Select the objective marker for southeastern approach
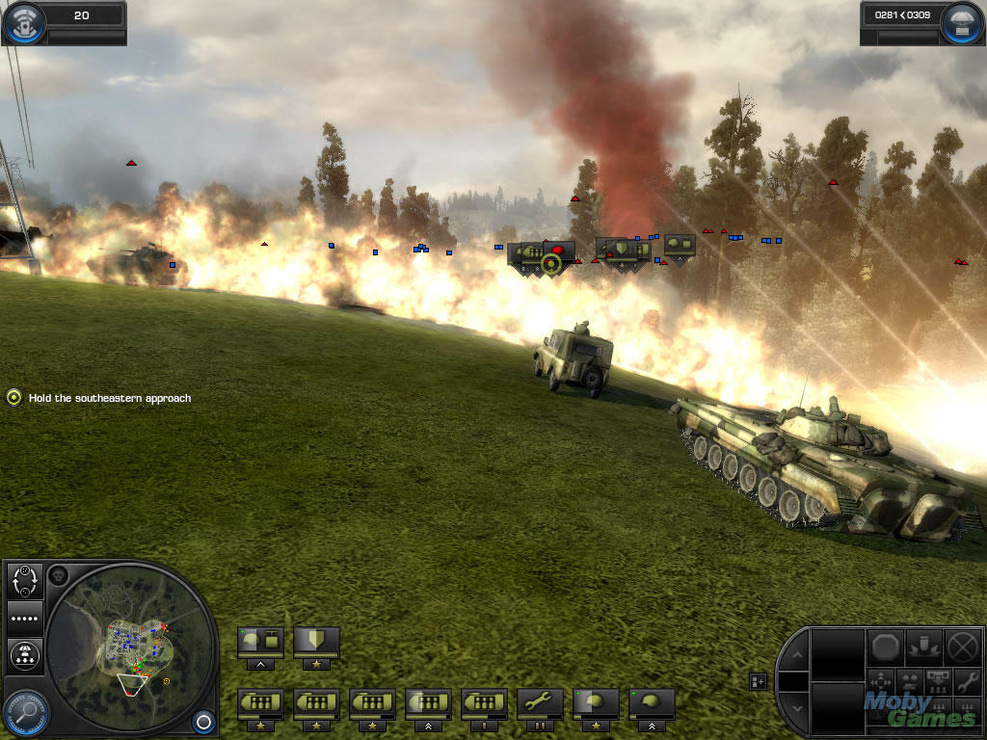This screenshot has height=740, width=987. click(14, 398)
